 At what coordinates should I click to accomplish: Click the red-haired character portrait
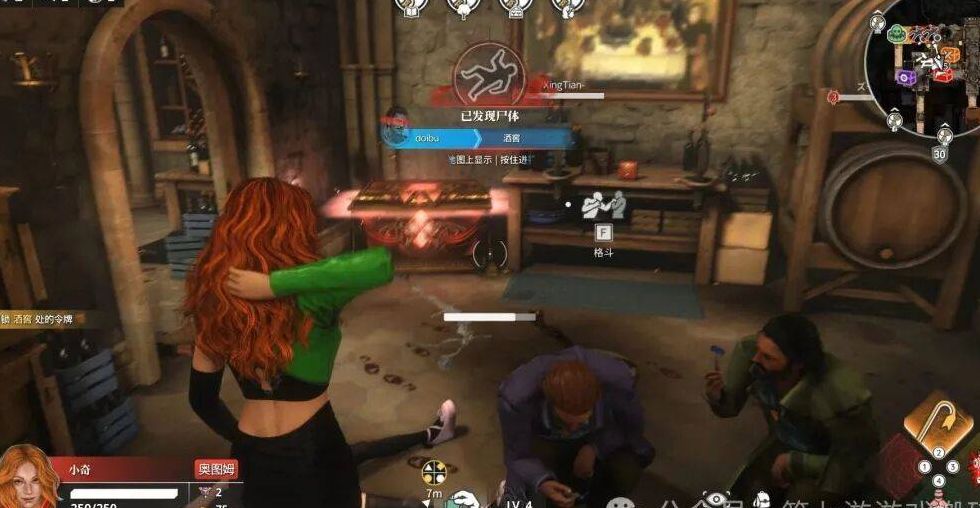click(x=29, y=479)
